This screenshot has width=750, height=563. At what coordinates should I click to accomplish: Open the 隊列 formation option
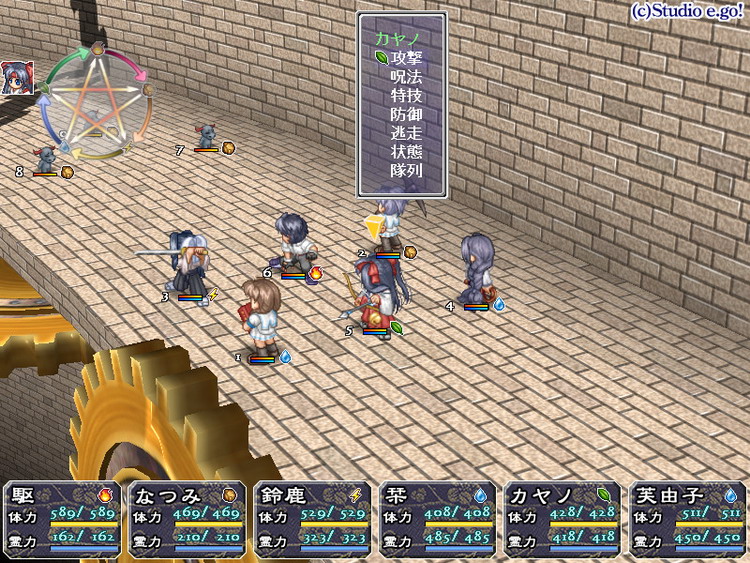tap(406, 171)
